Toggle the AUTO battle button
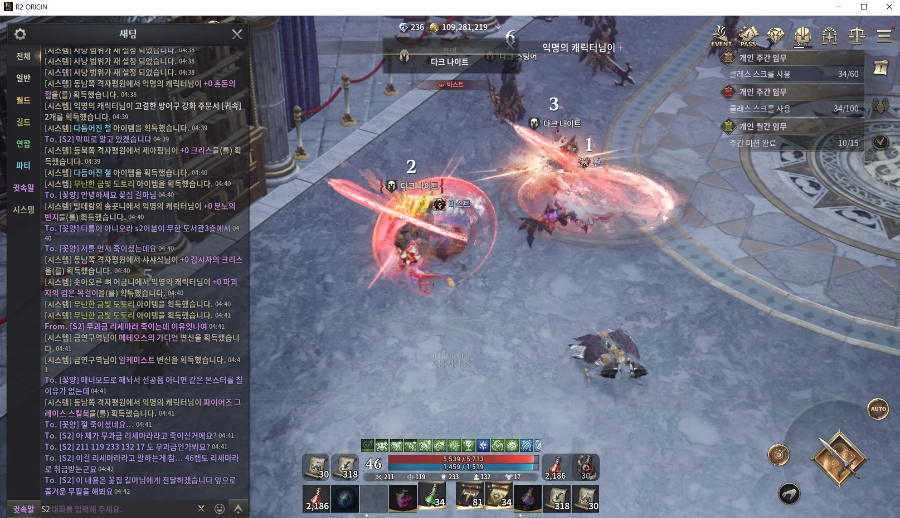Screen dimensions: 900x518 (878, 409)
